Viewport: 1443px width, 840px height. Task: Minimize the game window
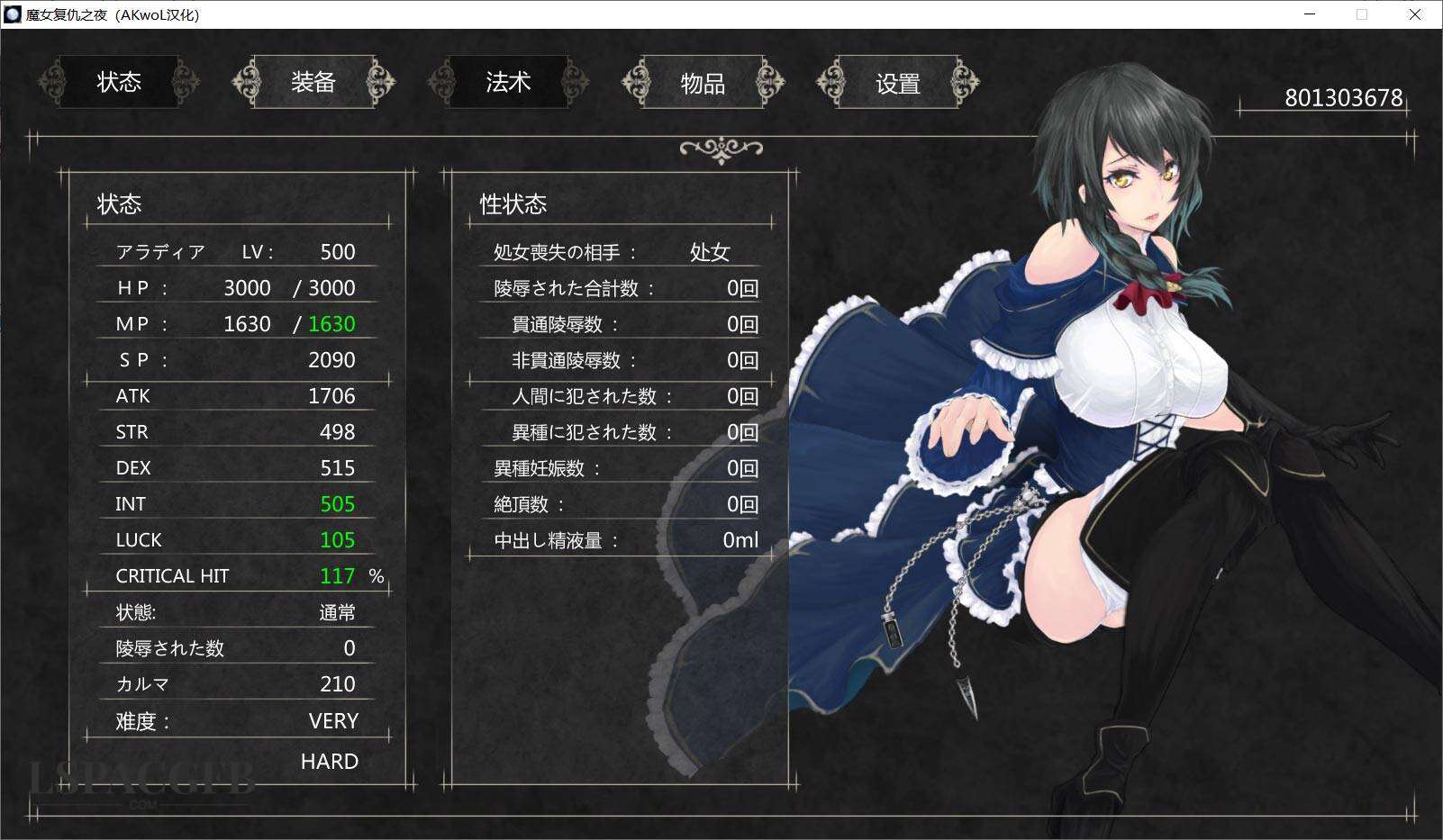pyautogui.click(x=1311, y=14)
